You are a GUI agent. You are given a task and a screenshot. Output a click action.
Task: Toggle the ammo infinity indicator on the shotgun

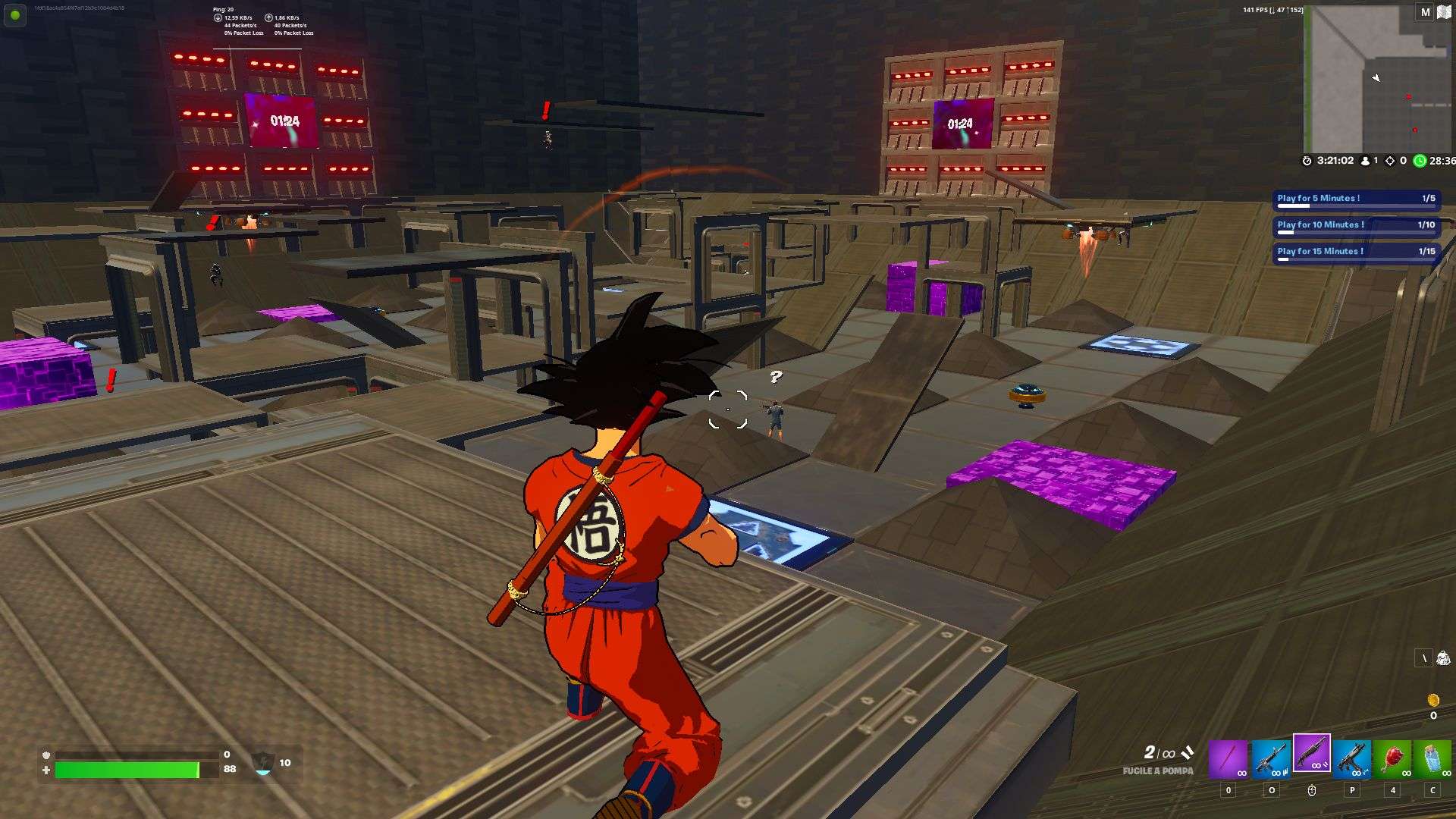[x=1317, y=766]
